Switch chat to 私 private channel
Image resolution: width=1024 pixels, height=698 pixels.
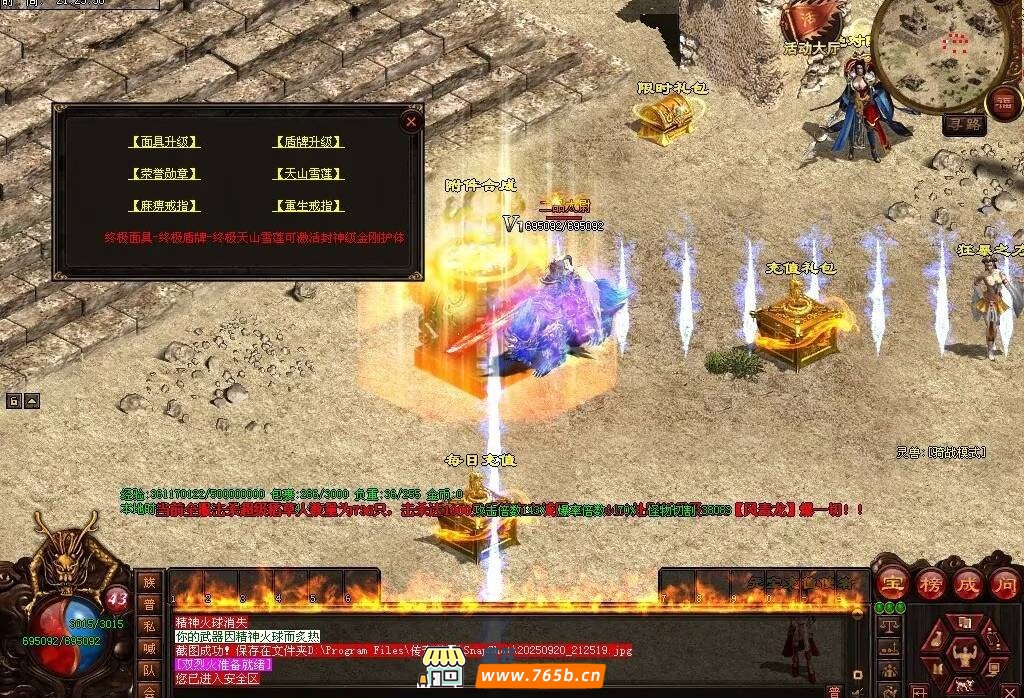pos(149,626)
